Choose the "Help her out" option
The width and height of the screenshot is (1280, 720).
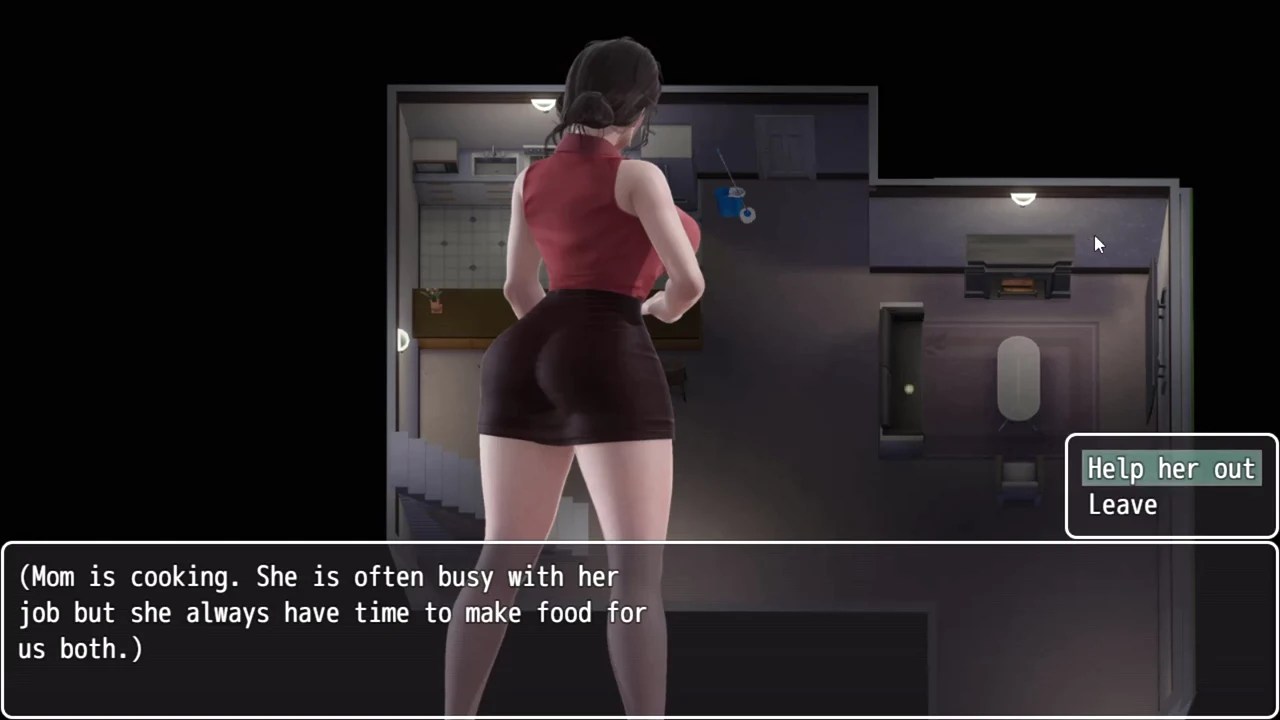point(1170,469)
